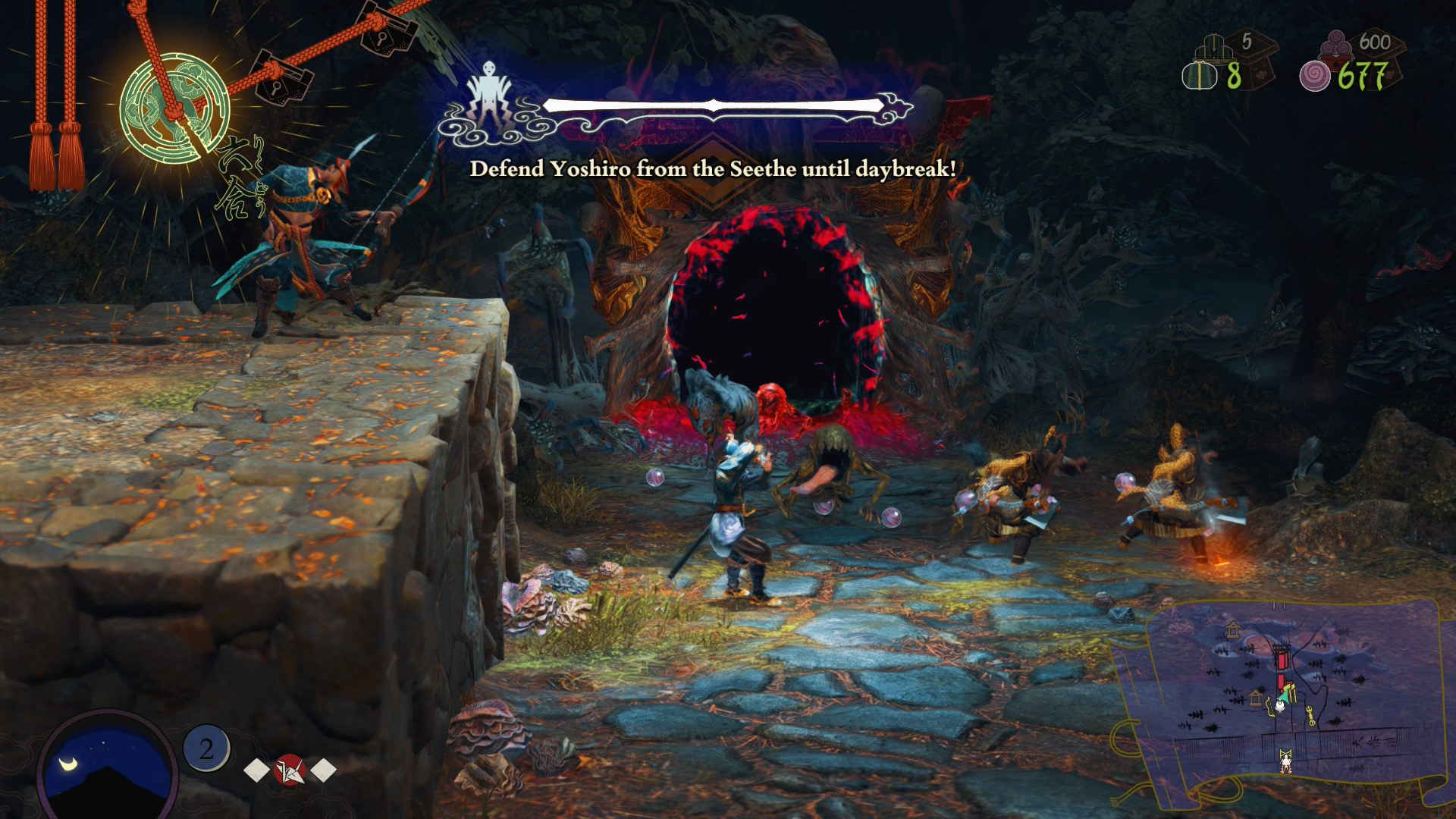Select the red origami crane icon

[290, 770]
